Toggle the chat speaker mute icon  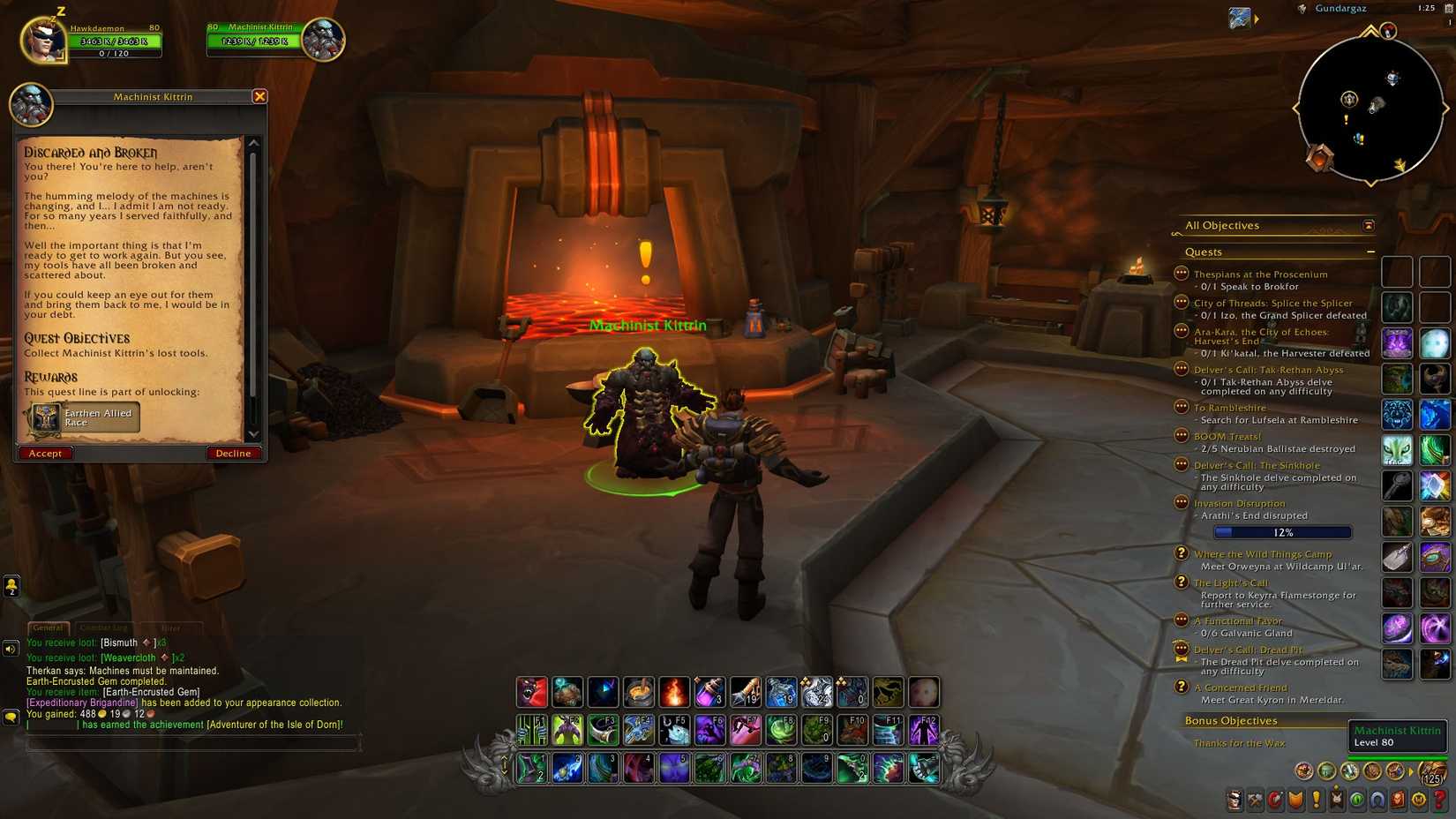coord(10,650)
